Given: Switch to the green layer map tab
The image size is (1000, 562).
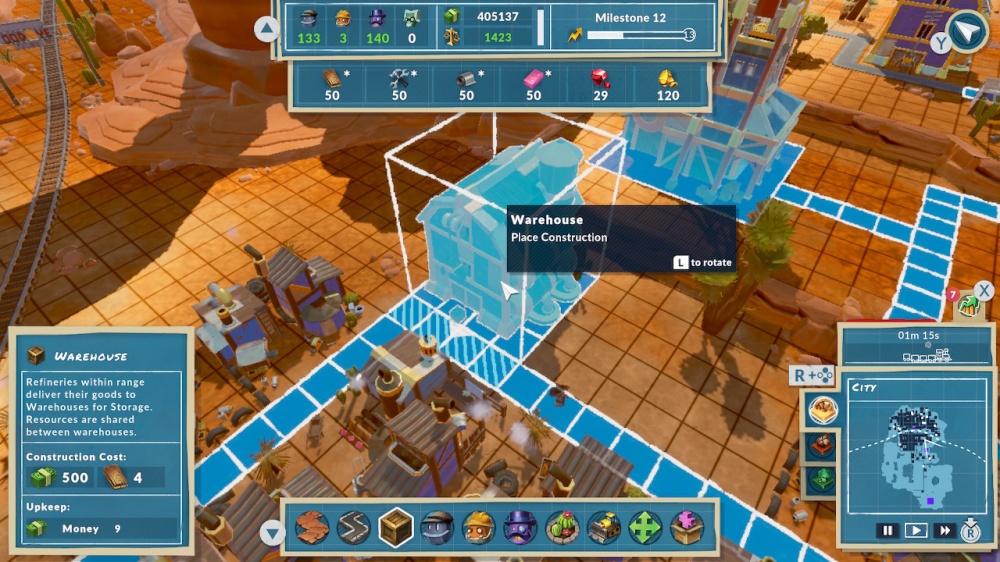Looking at the screenshot, I should pyautogui.click(x=823, y=480).
